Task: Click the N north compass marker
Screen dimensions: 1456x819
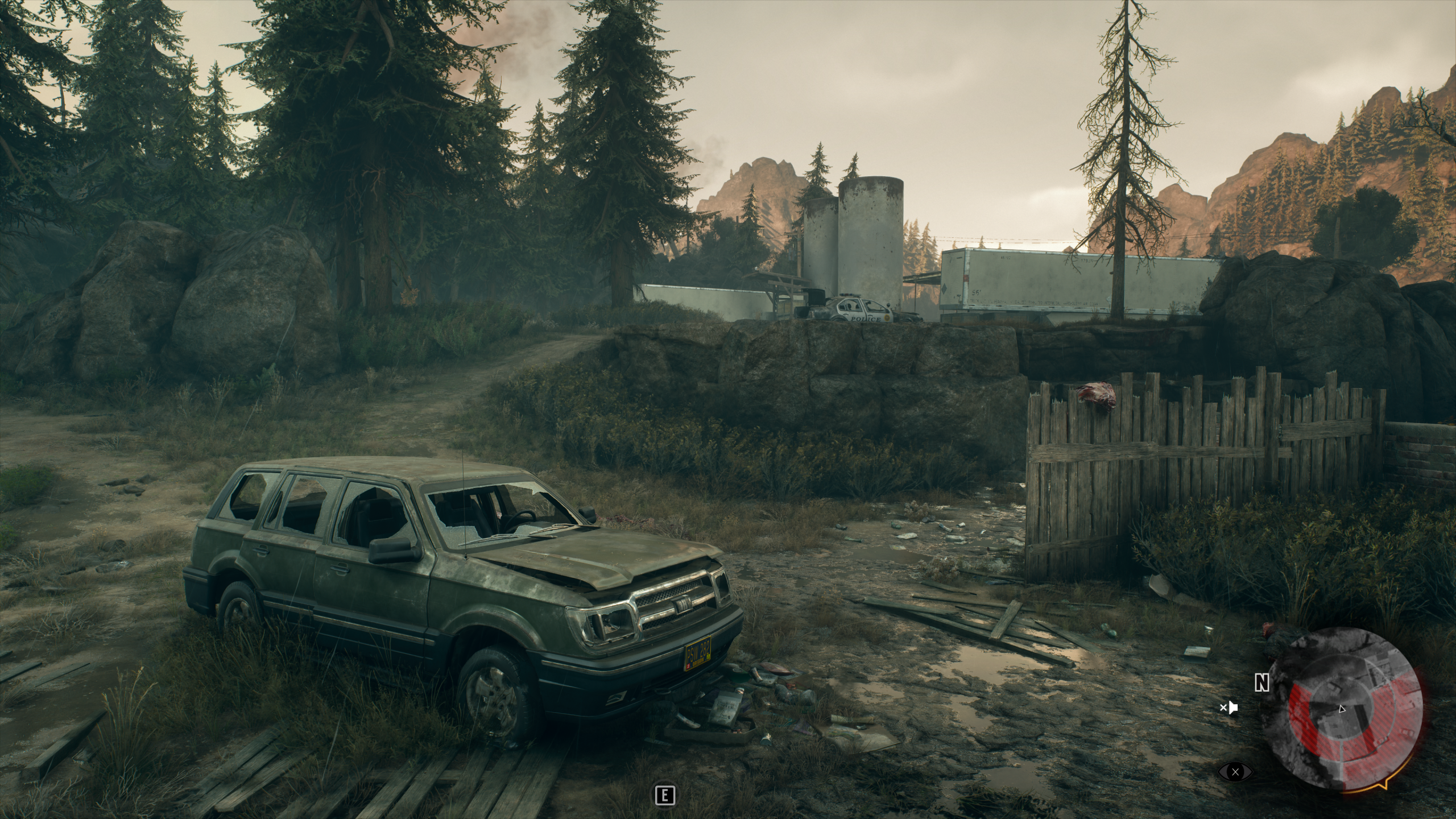Action: pos(1262,683)
